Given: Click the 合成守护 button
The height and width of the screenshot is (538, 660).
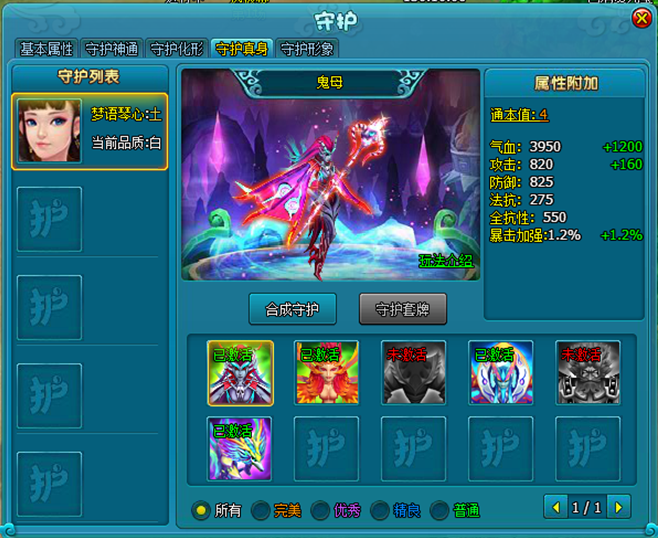Looking at the screenshot, I should pos(292,308).
